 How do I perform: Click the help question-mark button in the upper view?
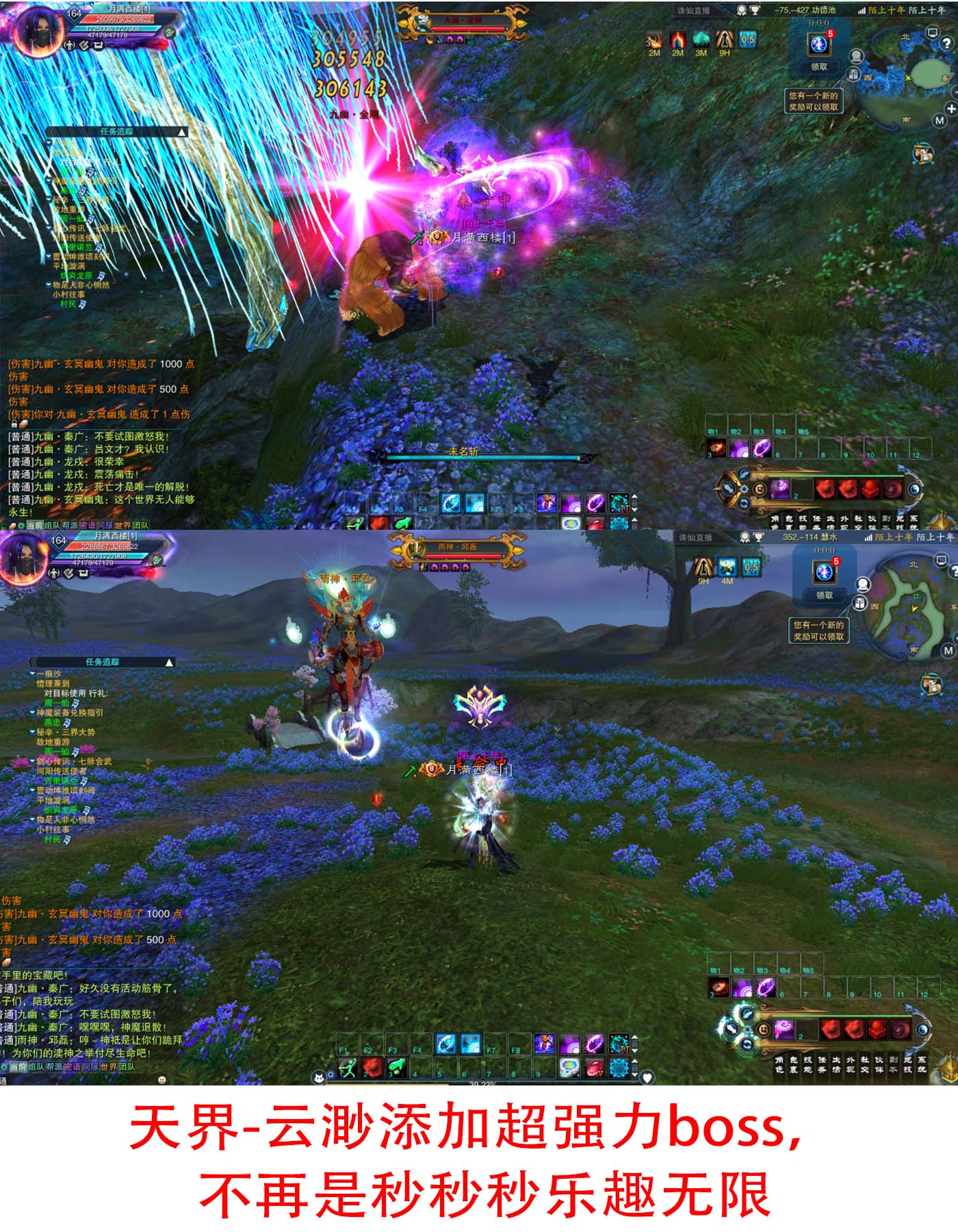[946, 42]
